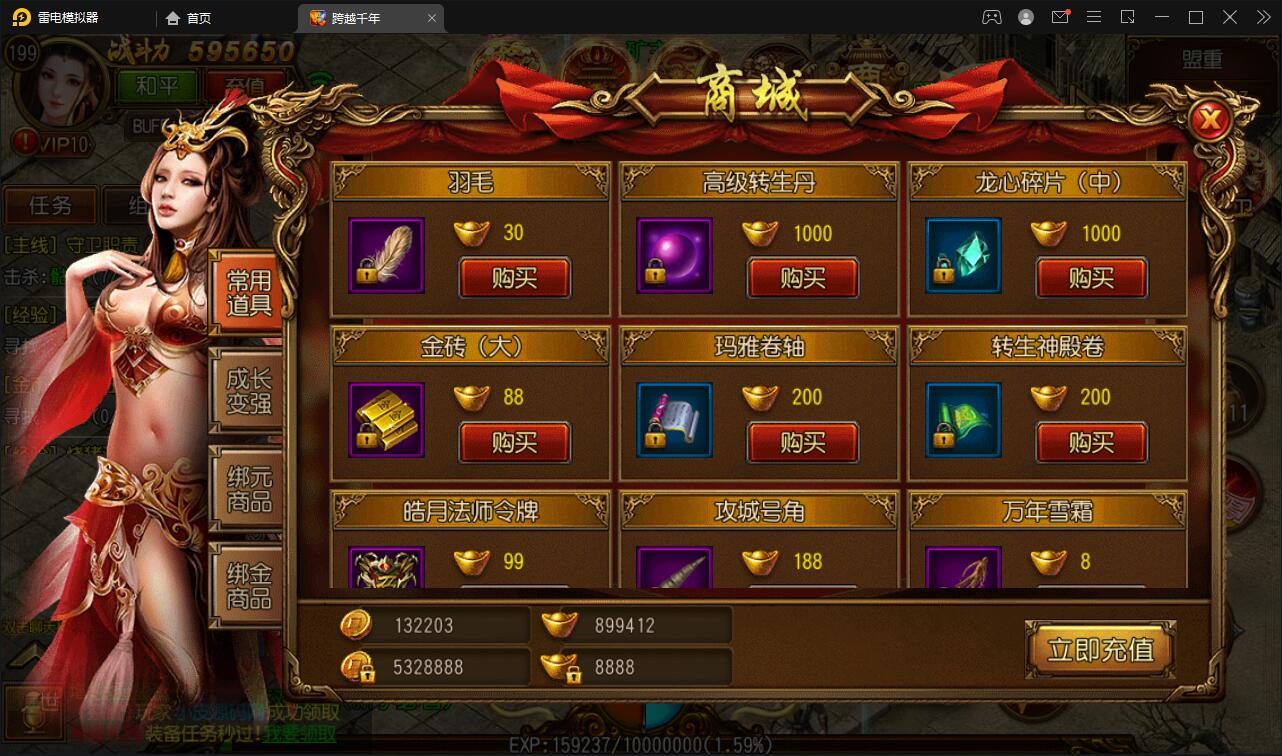Switch to the 首页 emulator tab
This screenshot has height=756, width=1282.
tap(189, 18)
